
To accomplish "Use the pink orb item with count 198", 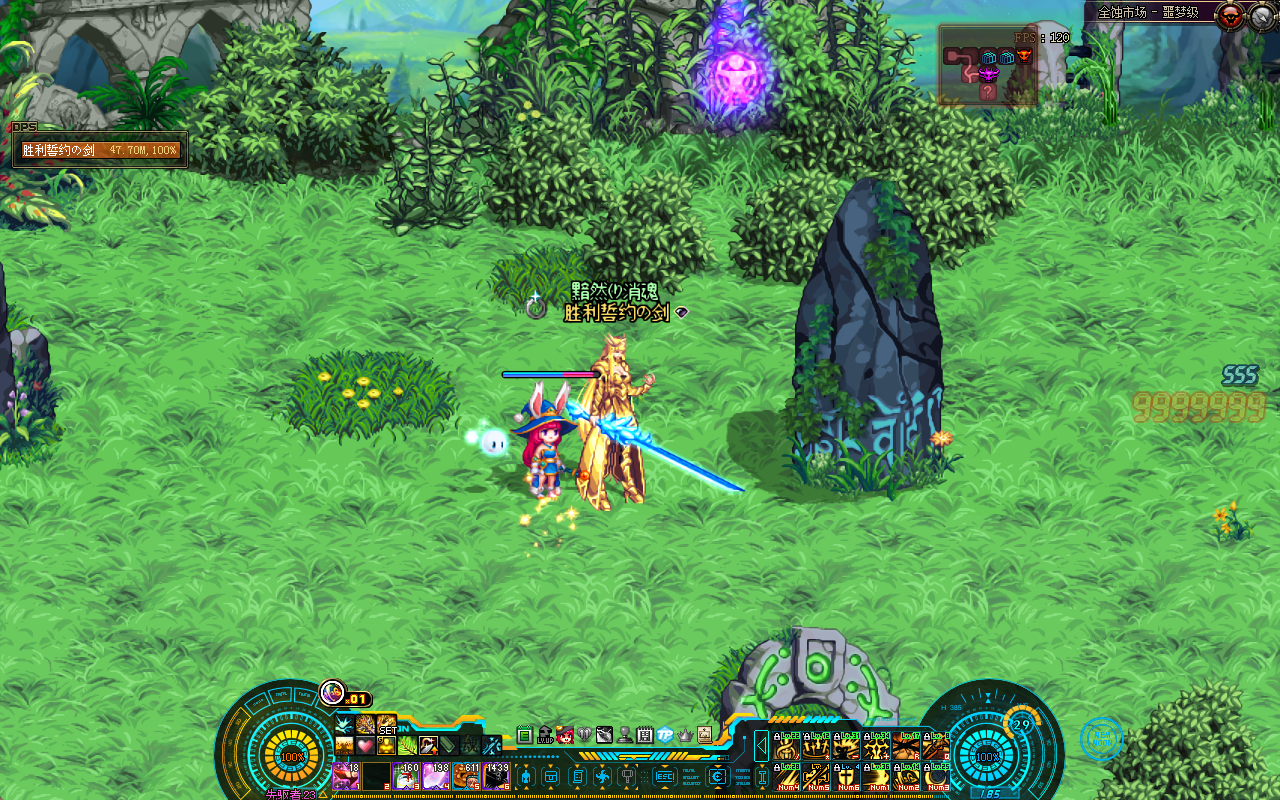I will pos(436,776).
